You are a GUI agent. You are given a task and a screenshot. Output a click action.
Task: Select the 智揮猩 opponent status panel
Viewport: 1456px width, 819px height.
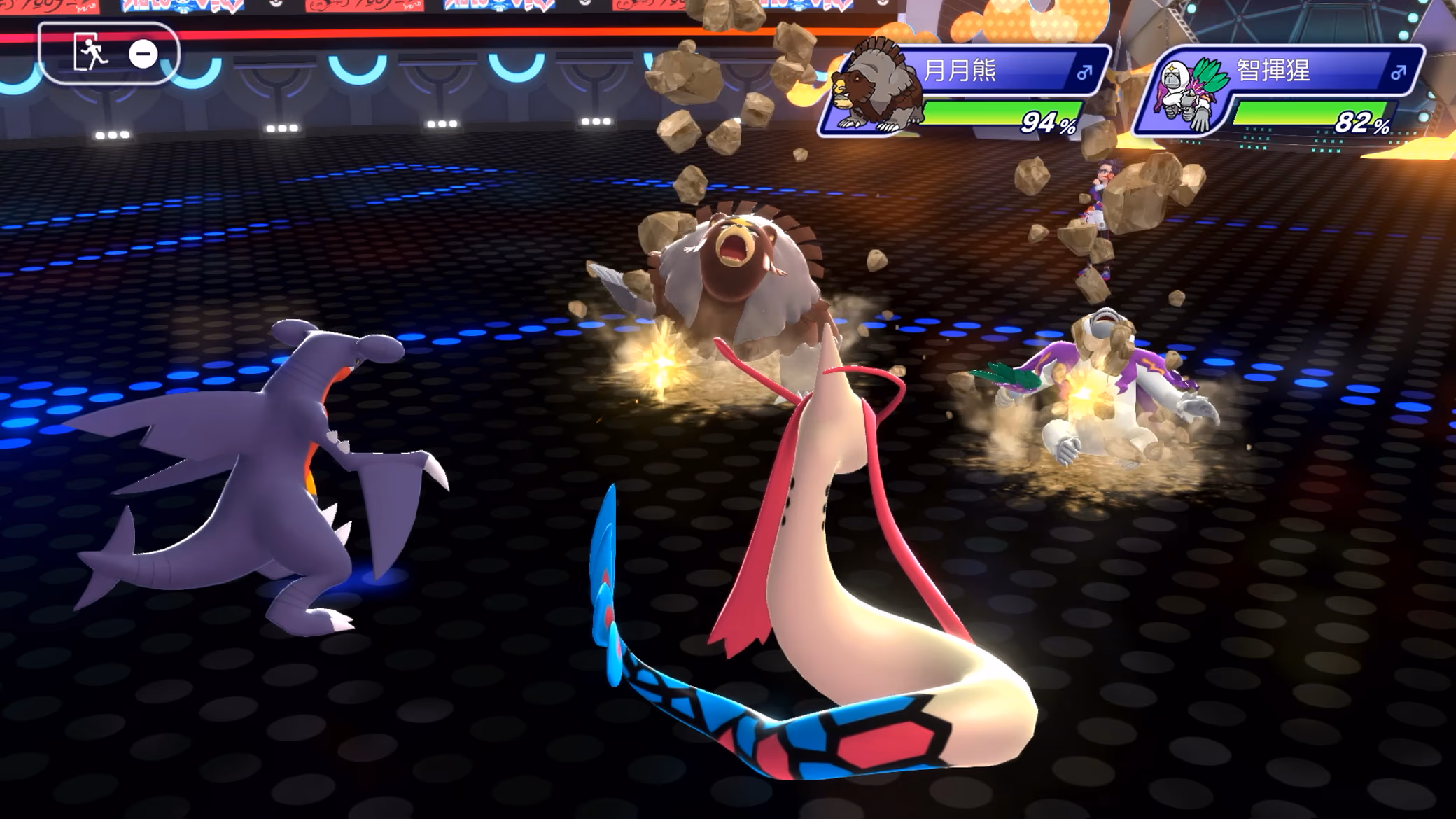click(x=1280, y=90)
